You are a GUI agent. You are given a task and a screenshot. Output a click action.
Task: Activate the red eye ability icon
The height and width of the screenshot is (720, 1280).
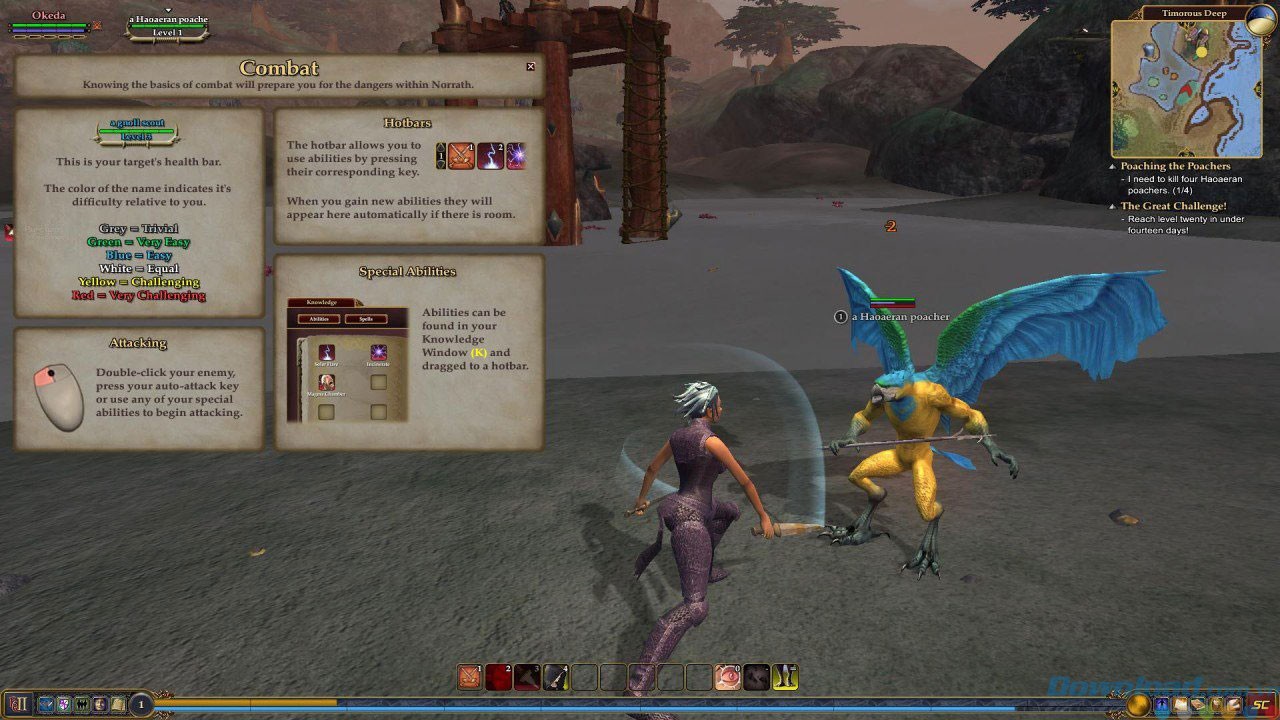(x=727, y=677)
